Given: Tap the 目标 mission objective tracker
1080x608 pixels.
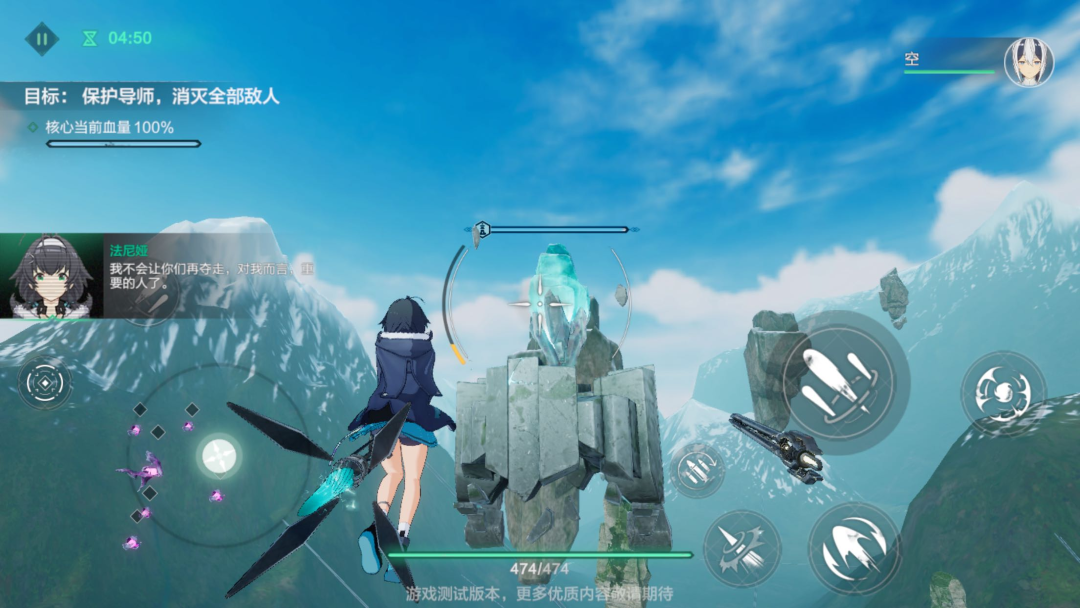Looking at the screenshot, I should click(151, 97).
